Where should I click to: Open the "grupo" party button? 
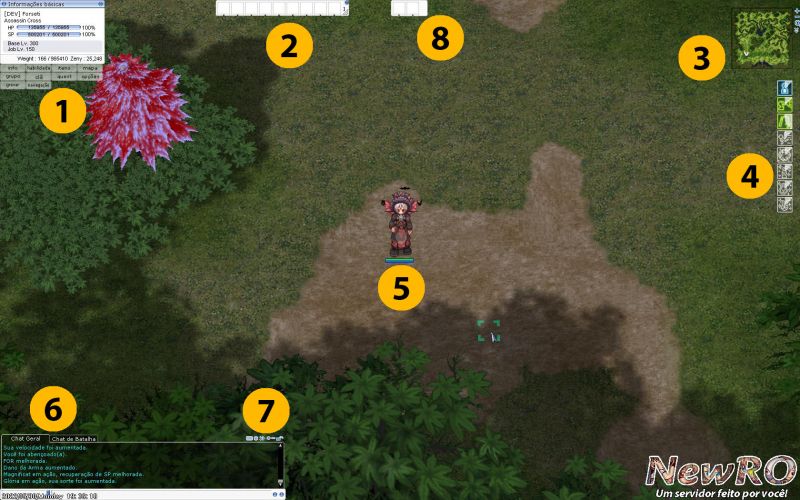13,76
